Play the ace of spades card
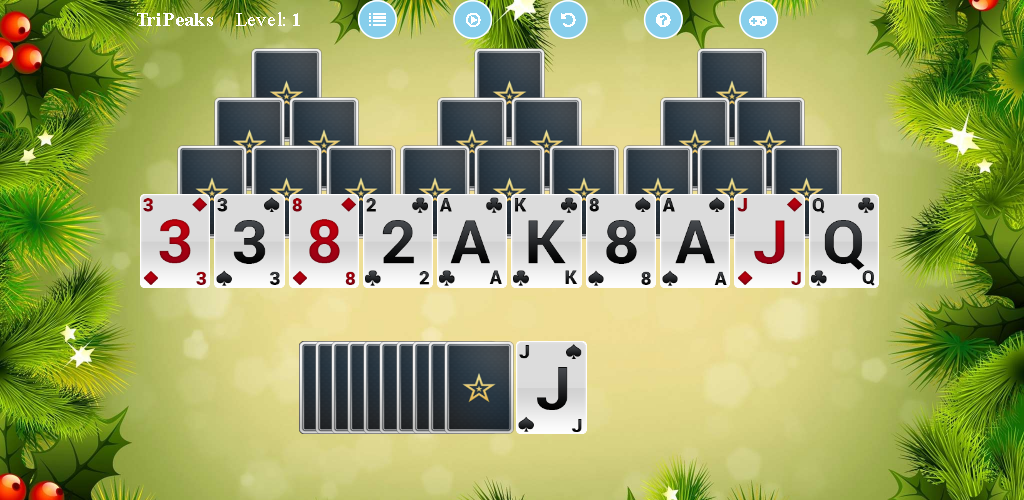The height and width of the screenshot is (500, 1024). pos(694,242)
